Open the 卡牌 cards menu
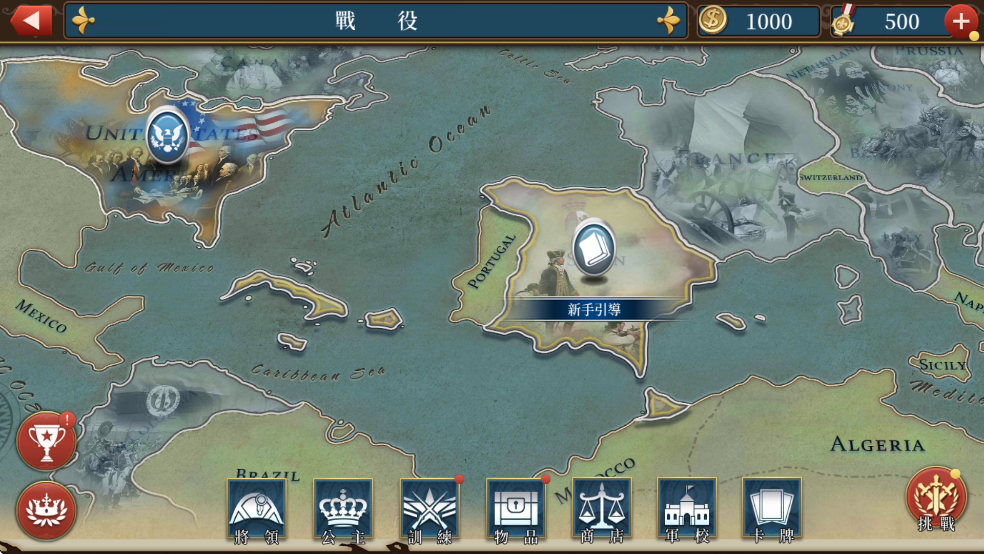This screenshot has height=554, width=984. [x=772, y=511]
